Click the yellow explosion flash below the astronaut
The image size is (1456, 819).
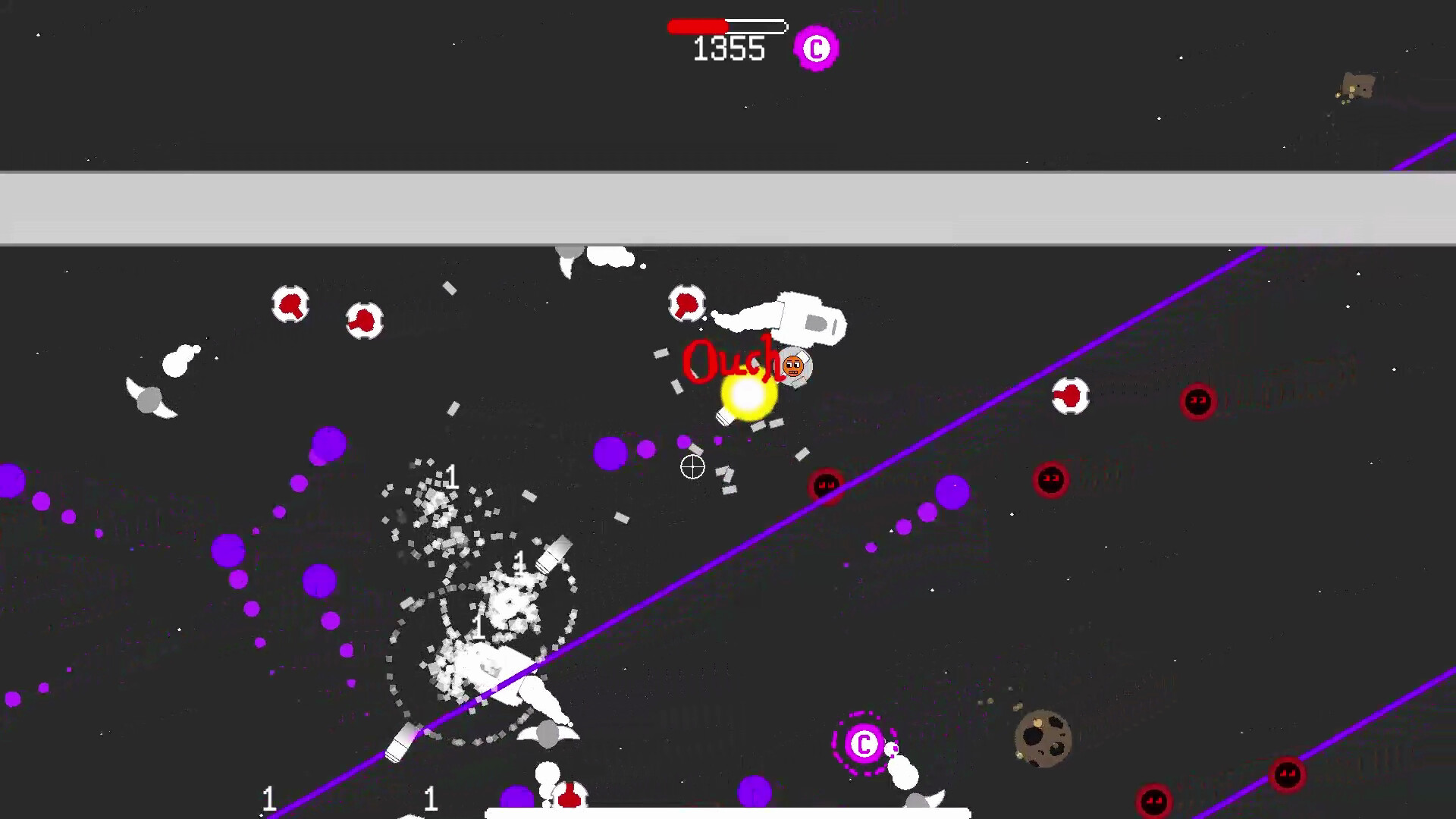pos(745,398)
